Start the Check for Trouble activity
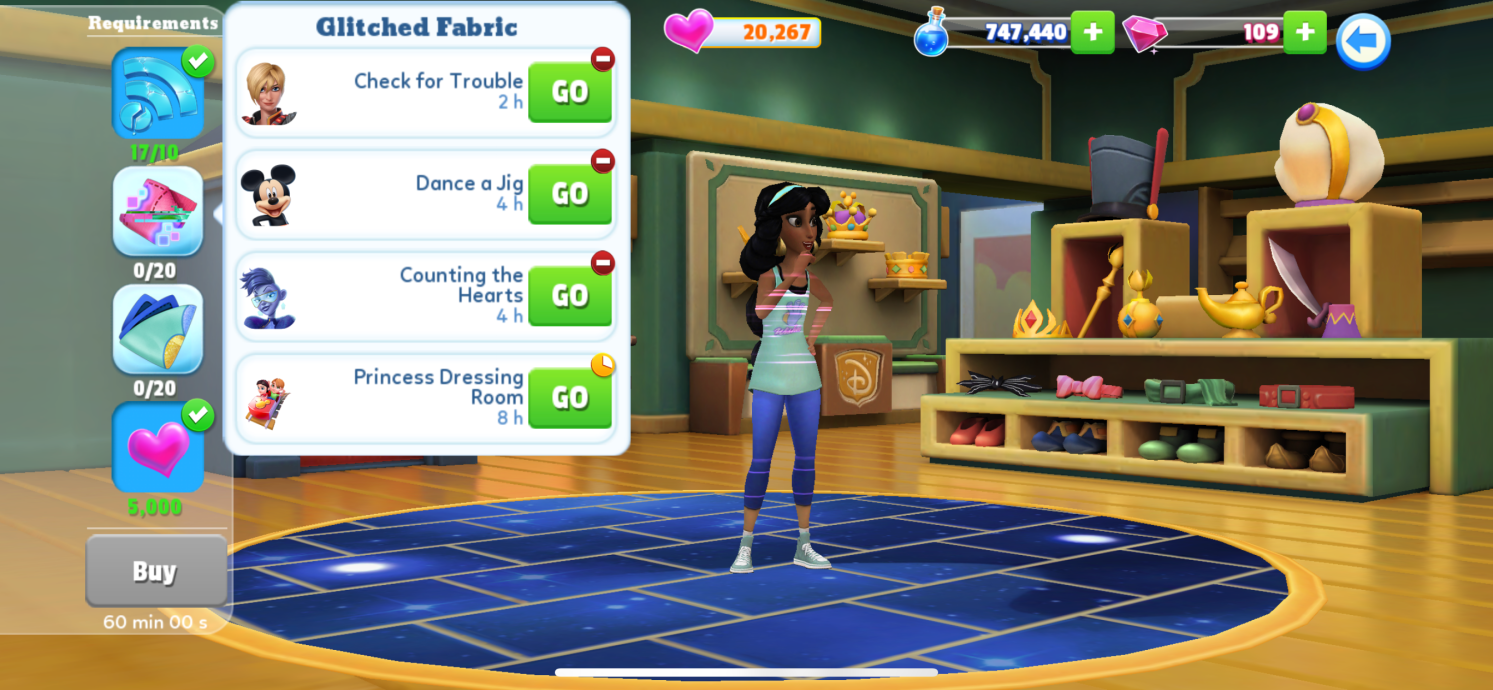The image size is (1493, 690). click(569, 92)
